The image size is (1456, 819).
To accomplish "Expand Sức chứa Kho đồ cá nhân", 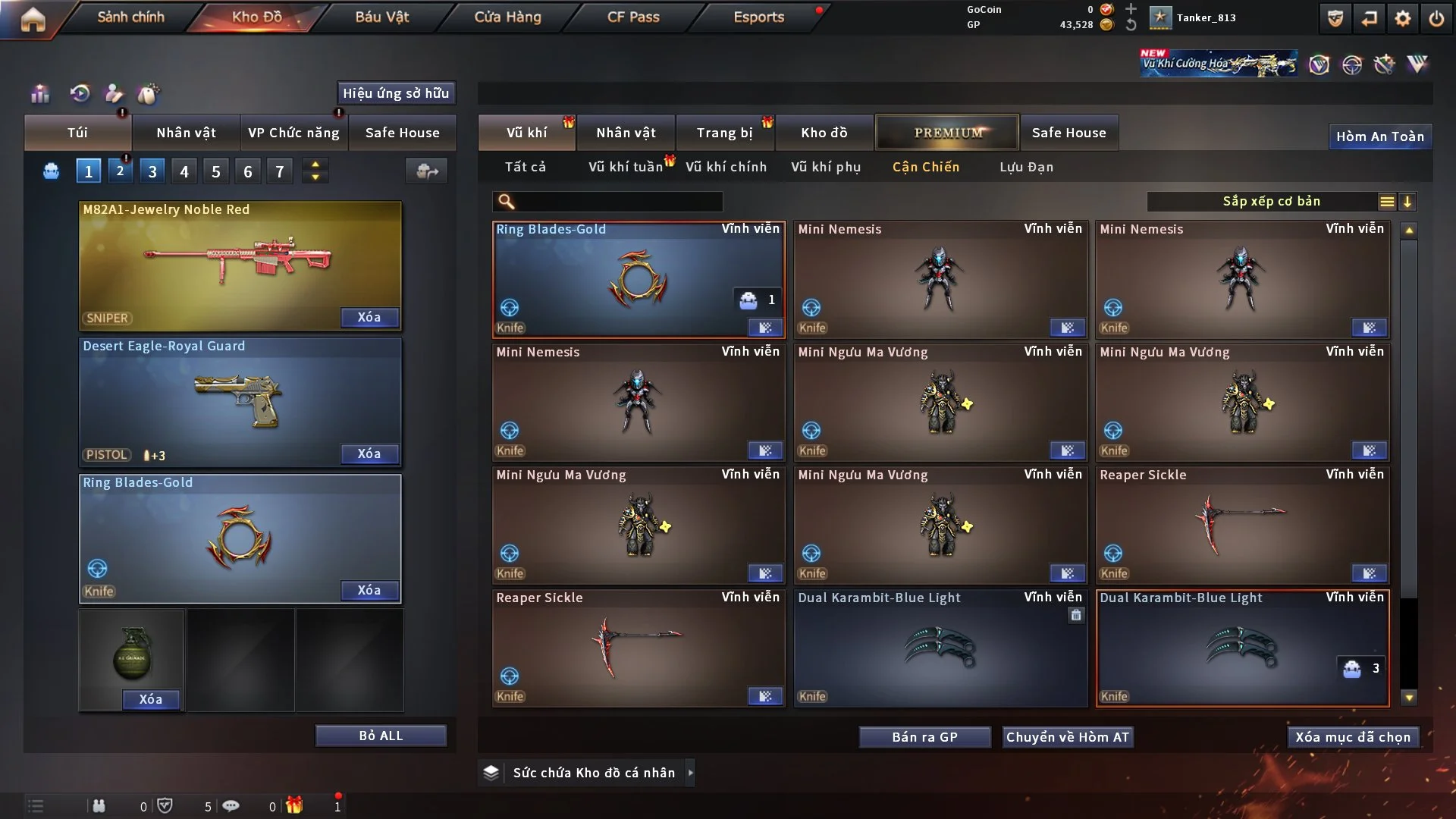I will pos(690,773).
